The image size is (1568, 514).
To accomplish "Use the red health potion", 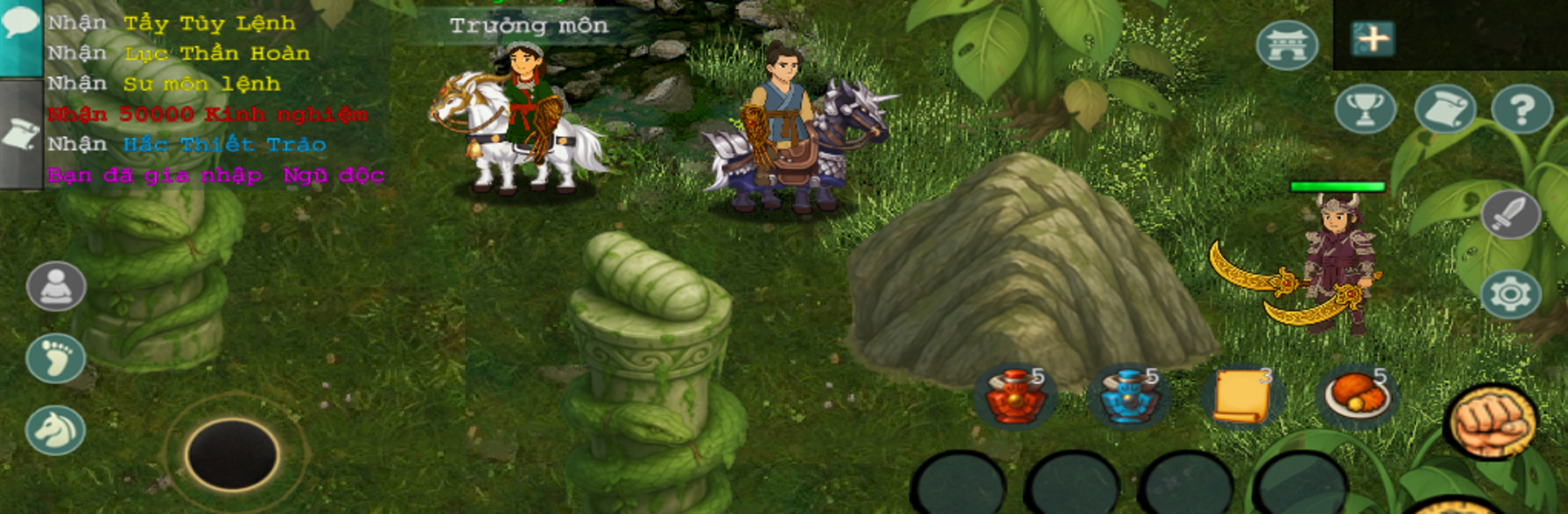I will point(1015,397).
